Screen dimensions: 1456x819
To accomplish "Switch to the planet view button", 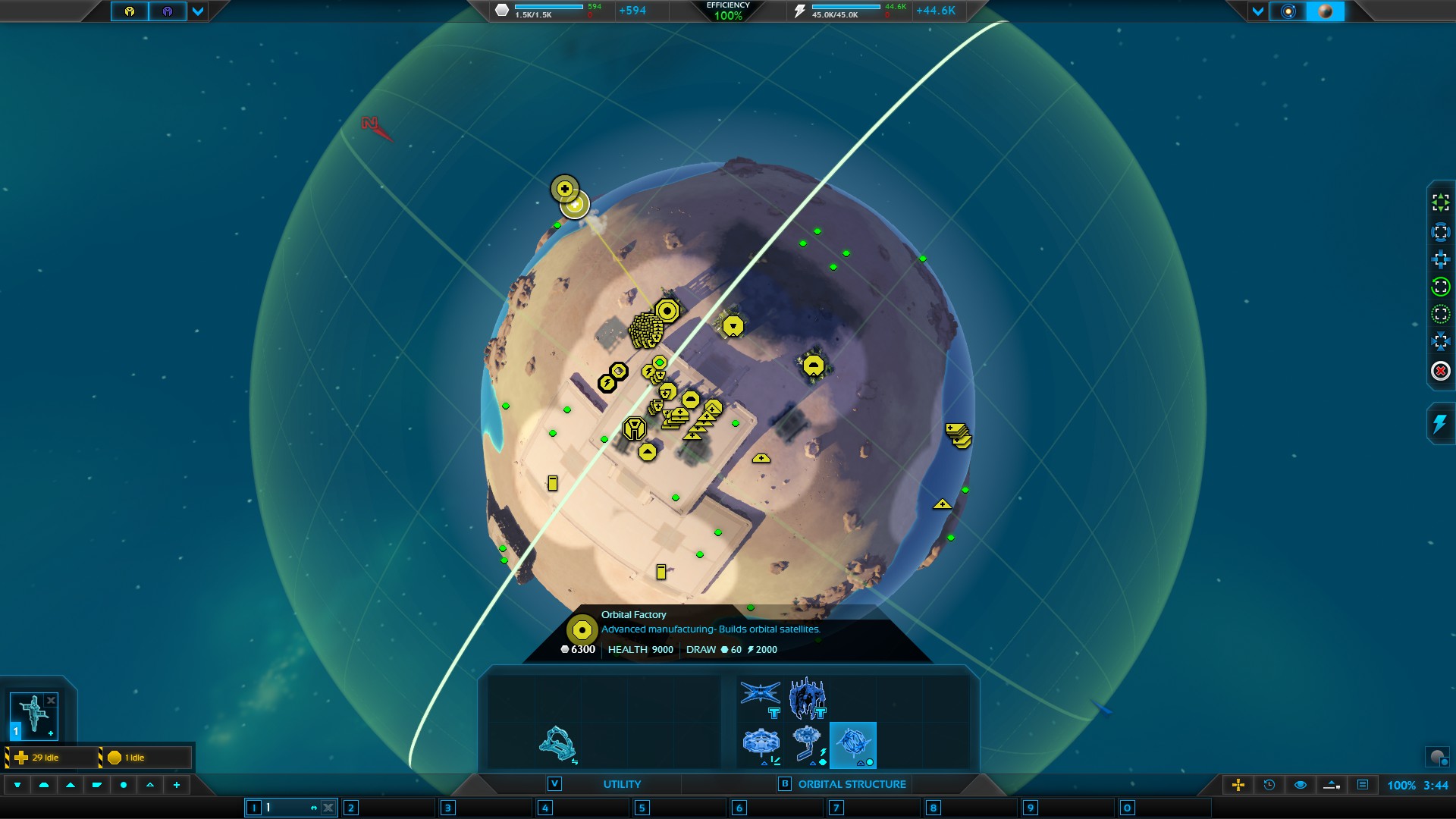I will (1326, 11).
